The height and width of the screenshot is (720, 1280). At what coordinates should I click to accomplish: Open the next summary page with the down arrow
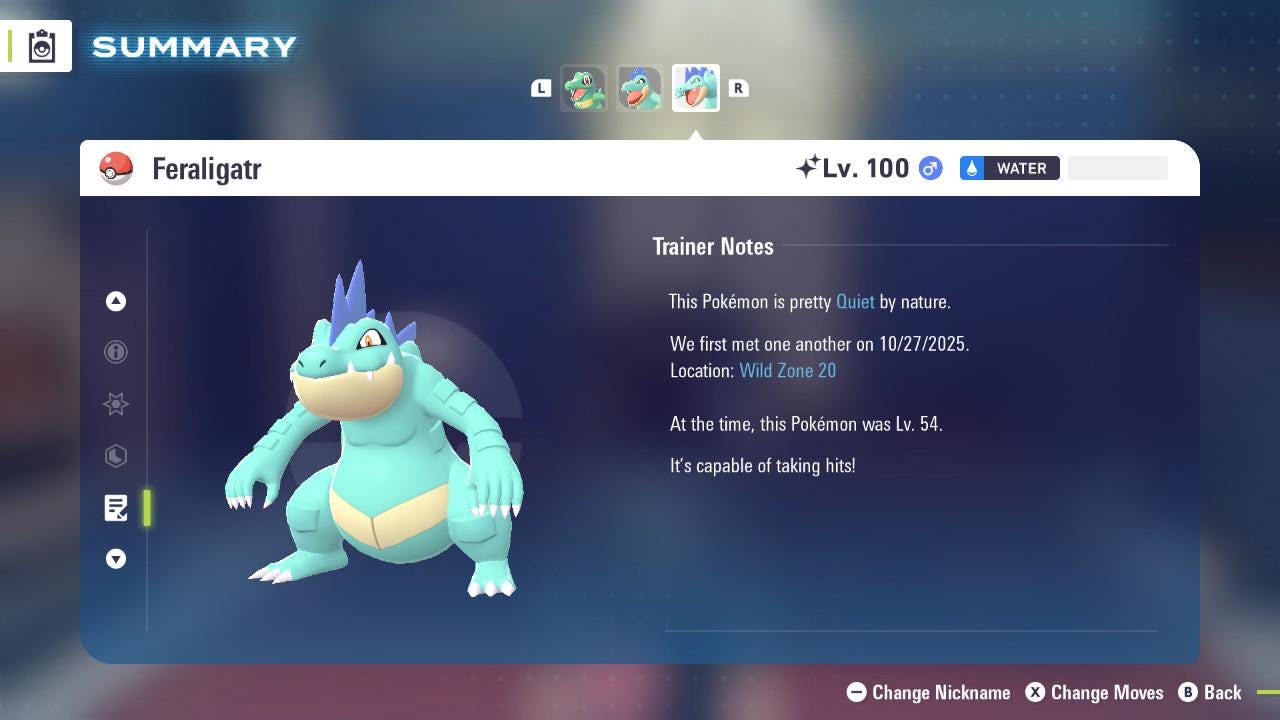116,559
